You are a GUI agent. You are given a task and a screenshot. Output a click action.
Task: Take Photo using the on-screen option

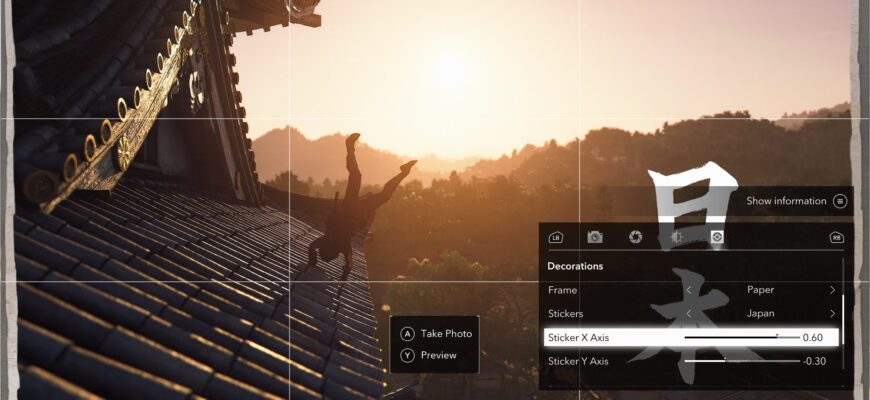tap(436, 334)
